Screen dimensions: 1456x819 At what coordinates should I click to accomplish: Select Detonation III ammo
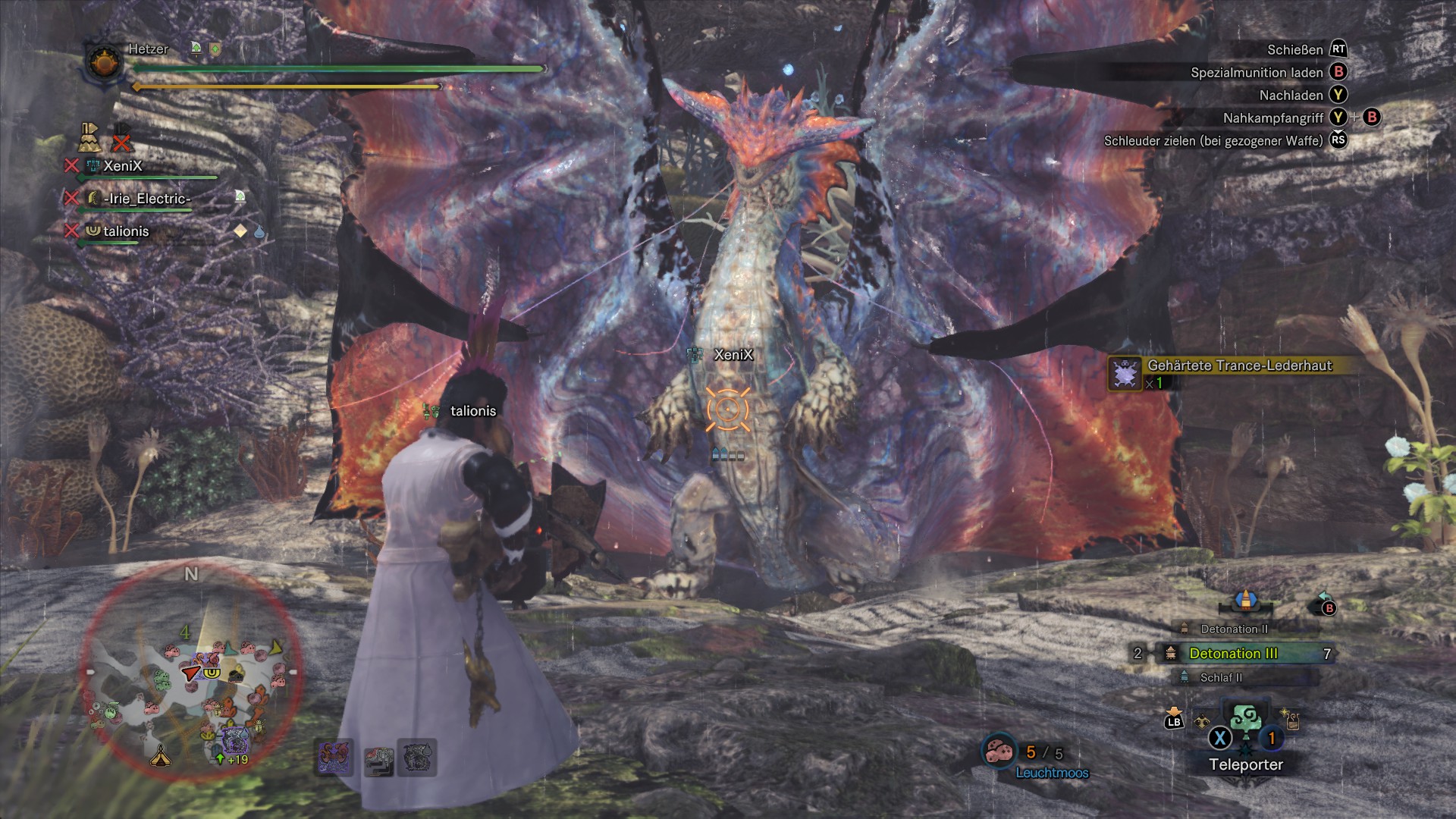(1233, 654)
